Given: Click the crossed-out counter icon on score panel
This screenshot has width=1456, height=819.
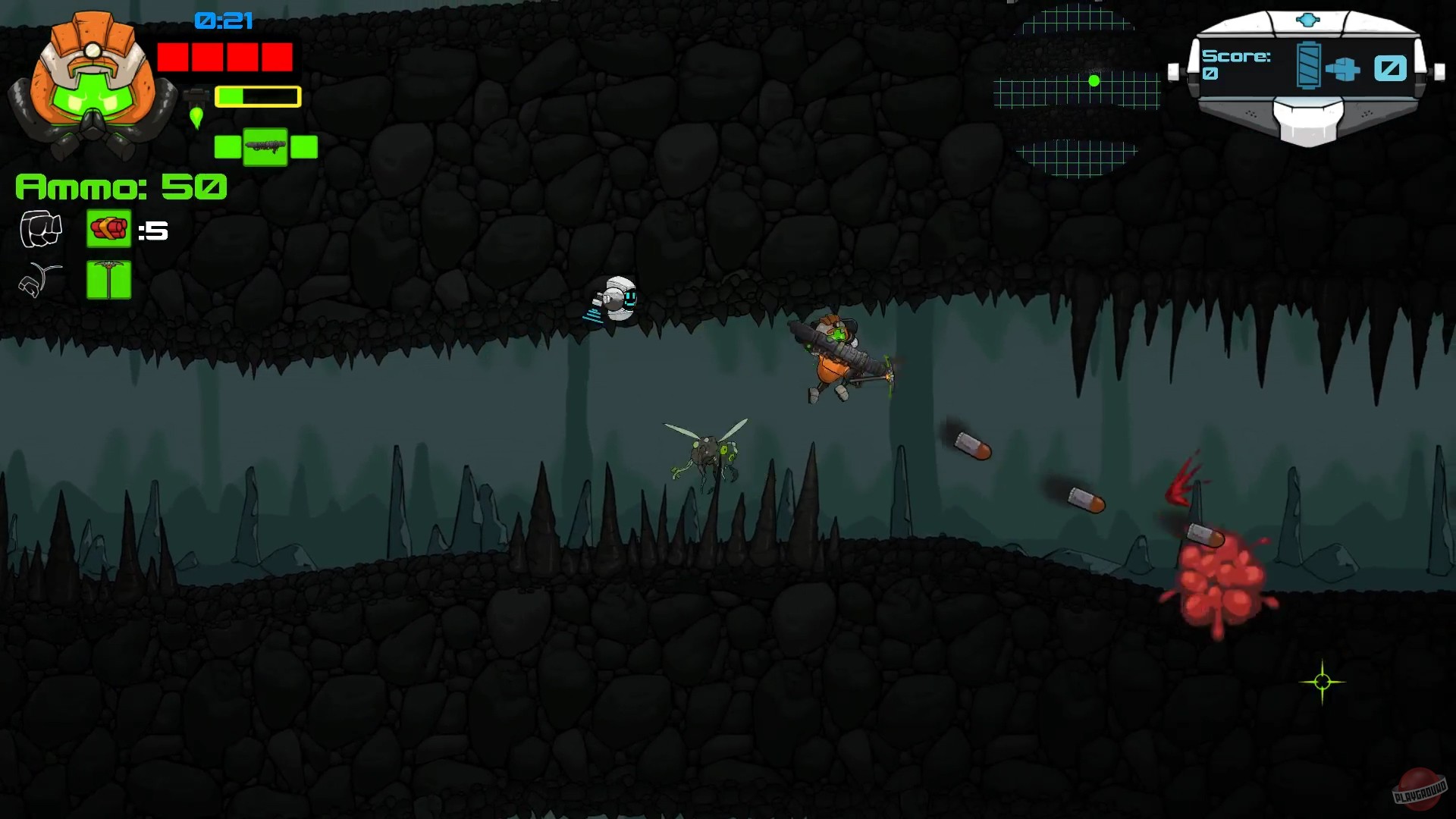Looking at the screenshot, I should click(x=1389, y=68).
